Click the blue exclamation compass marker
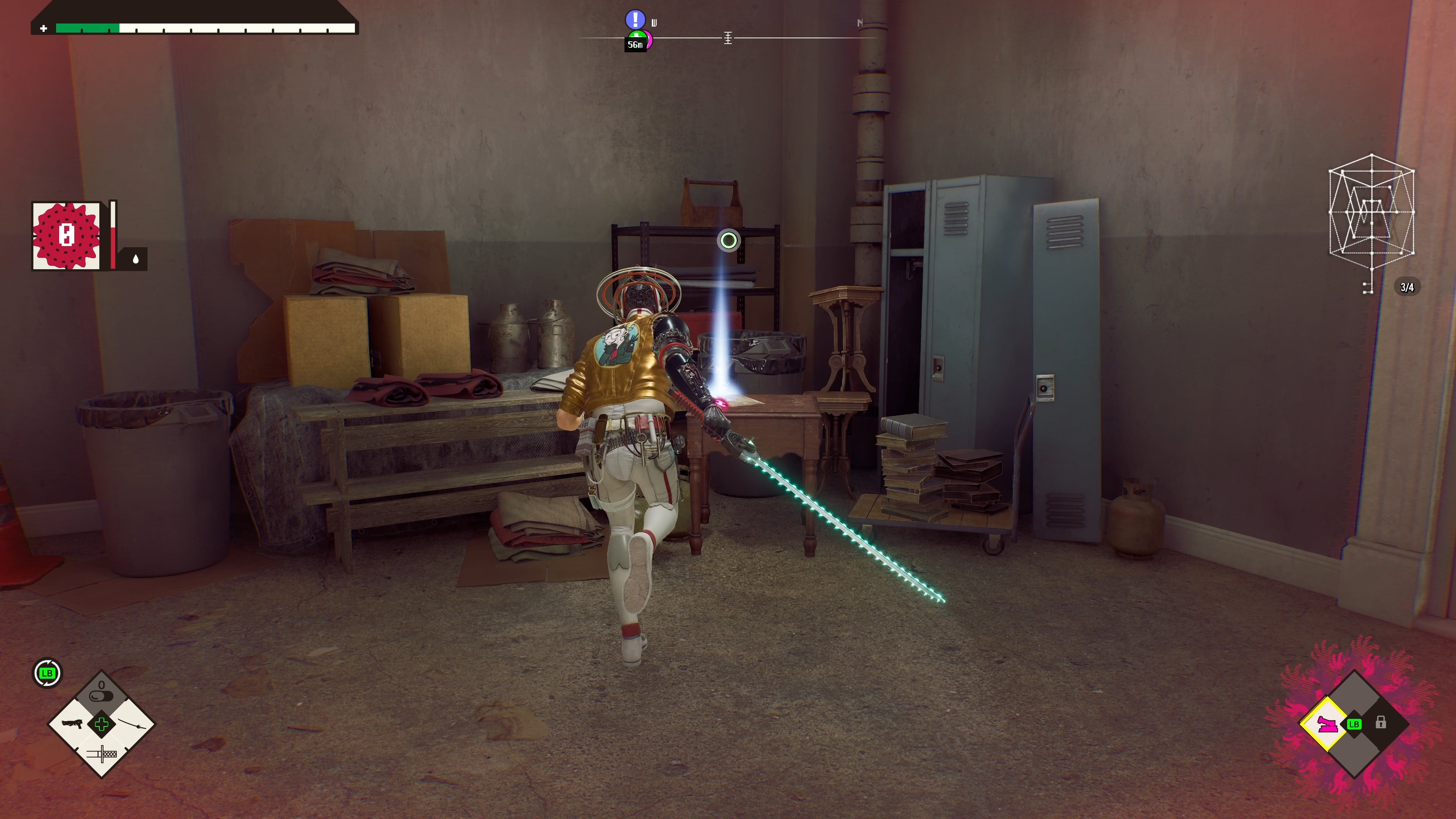1456x819 pixels. tap(635, 19)
